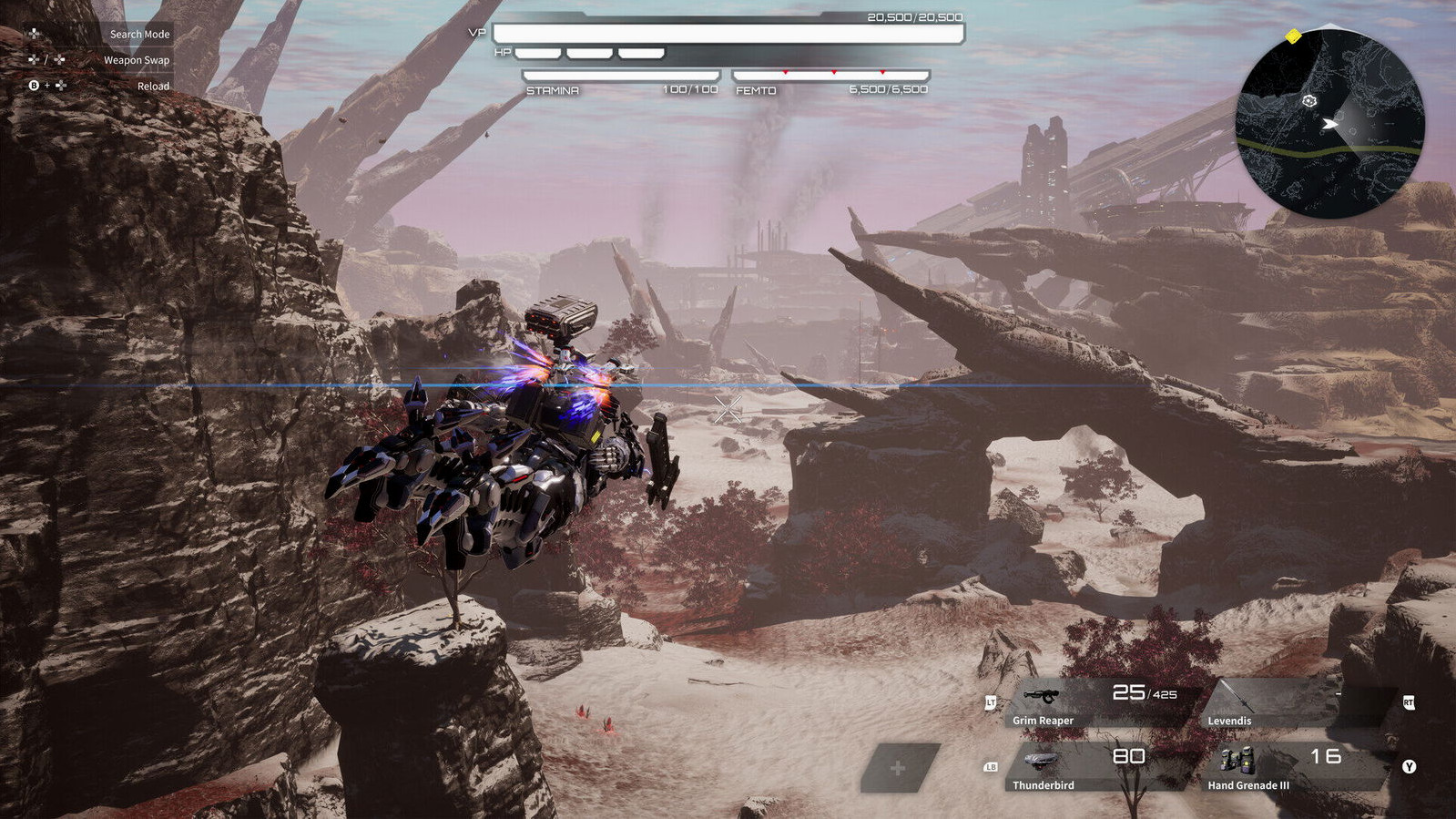The image size is (1456, 819).
Task: Click the RT trigger icon
Action: coord(1409,703)
